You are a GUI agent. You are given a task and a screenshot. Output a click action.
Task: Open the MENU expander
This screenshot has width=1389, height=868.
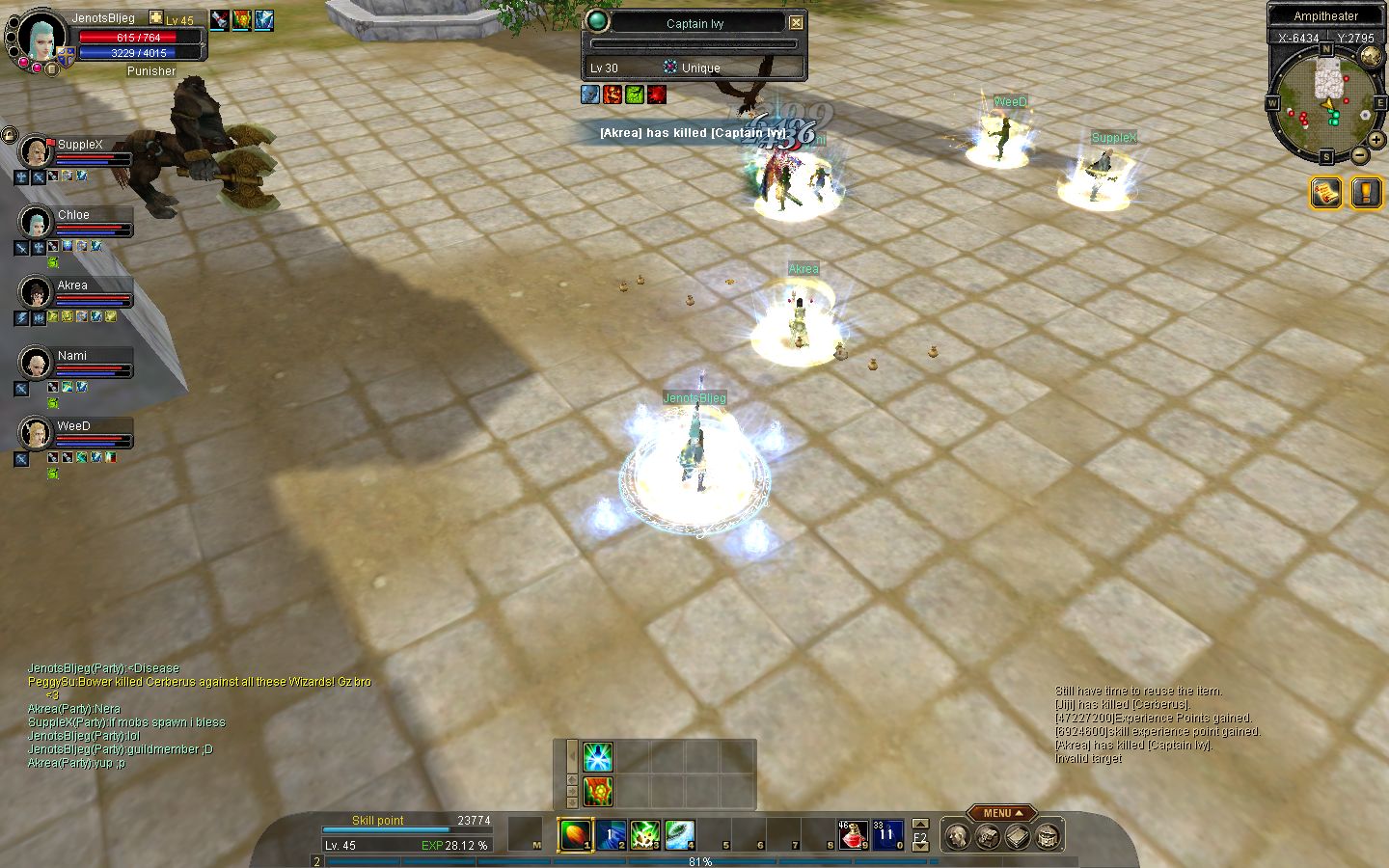click(1002, 813)
